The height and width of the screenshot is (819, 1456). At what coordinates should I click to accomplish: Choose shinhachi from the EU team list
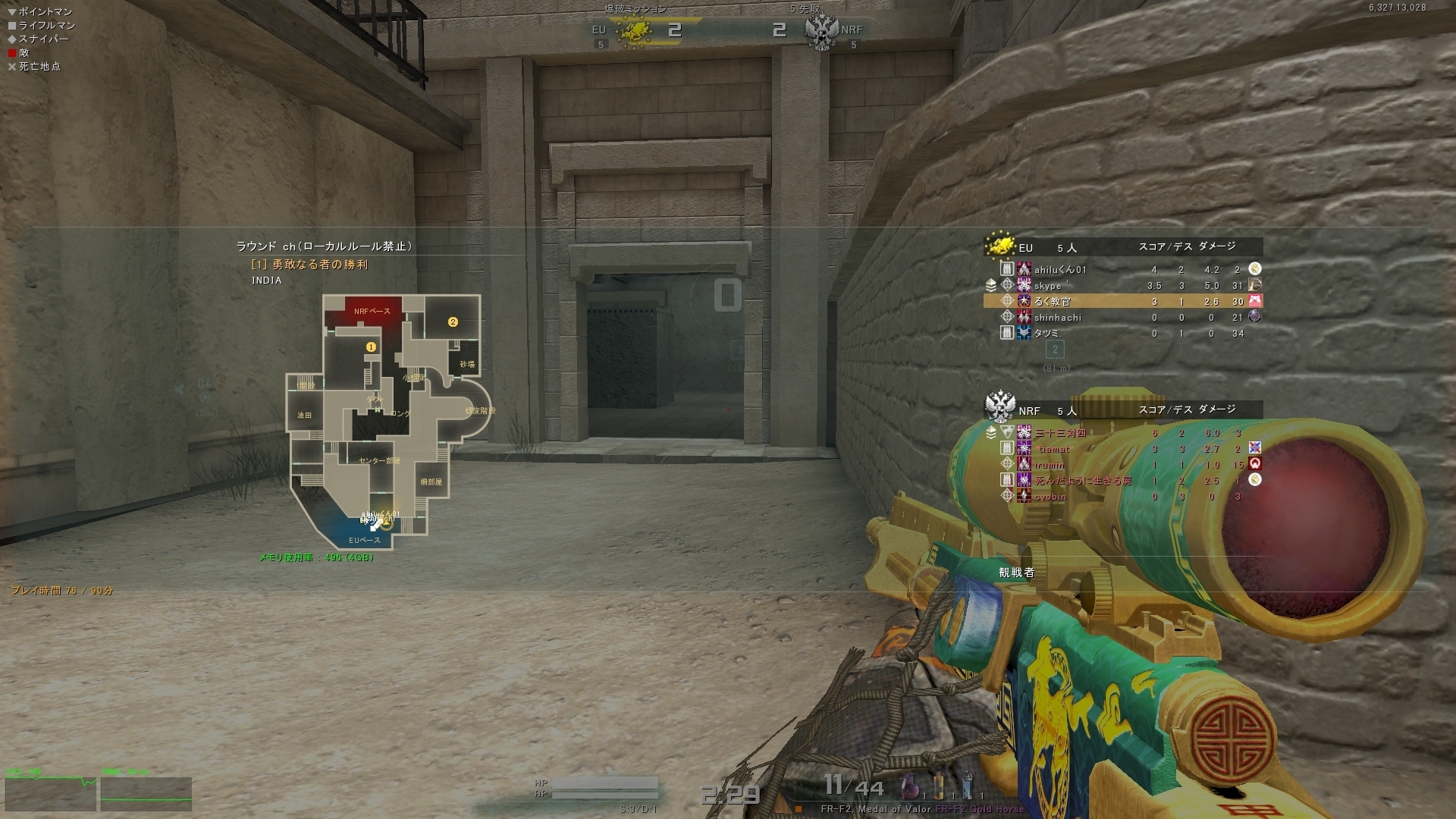click(x=1057, y=318)
